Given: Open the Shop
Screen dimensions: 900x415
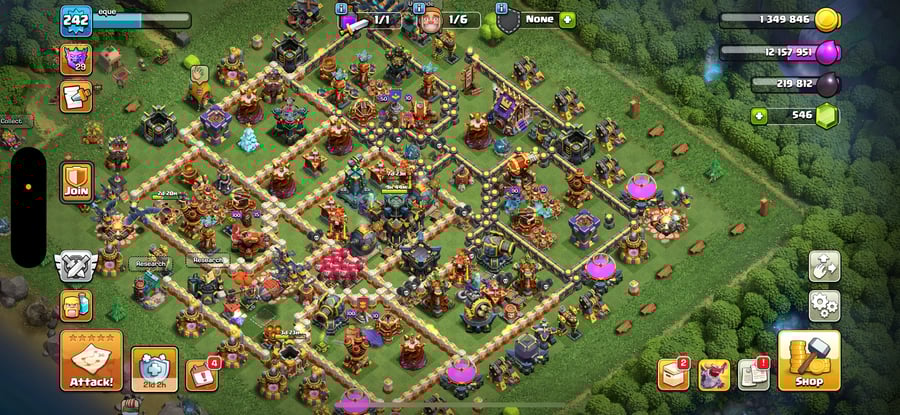Looking at the screenshot, I should (x=808, y=361).
